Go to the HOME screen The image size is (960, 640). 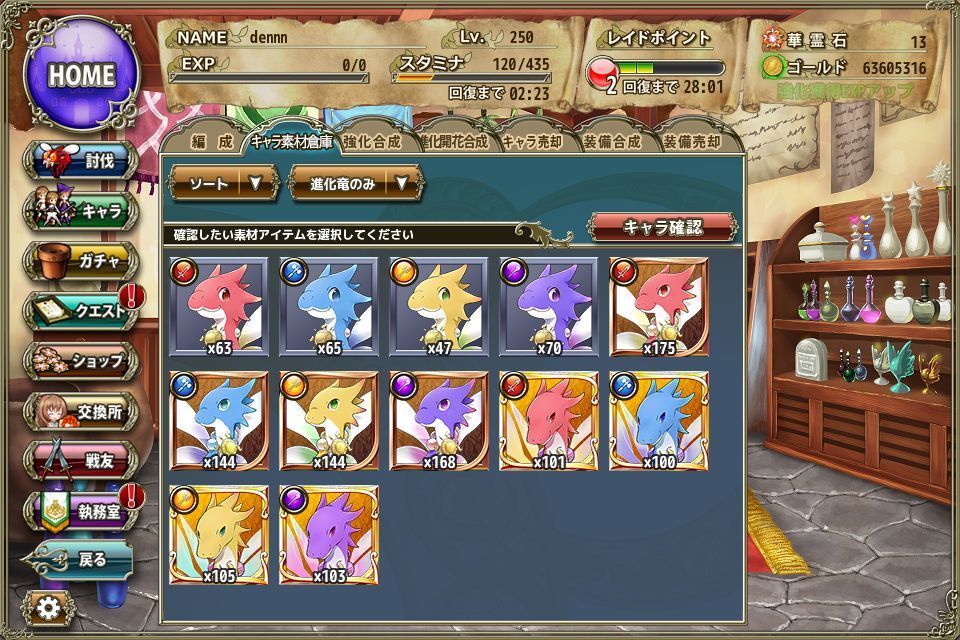click(82, 74)
